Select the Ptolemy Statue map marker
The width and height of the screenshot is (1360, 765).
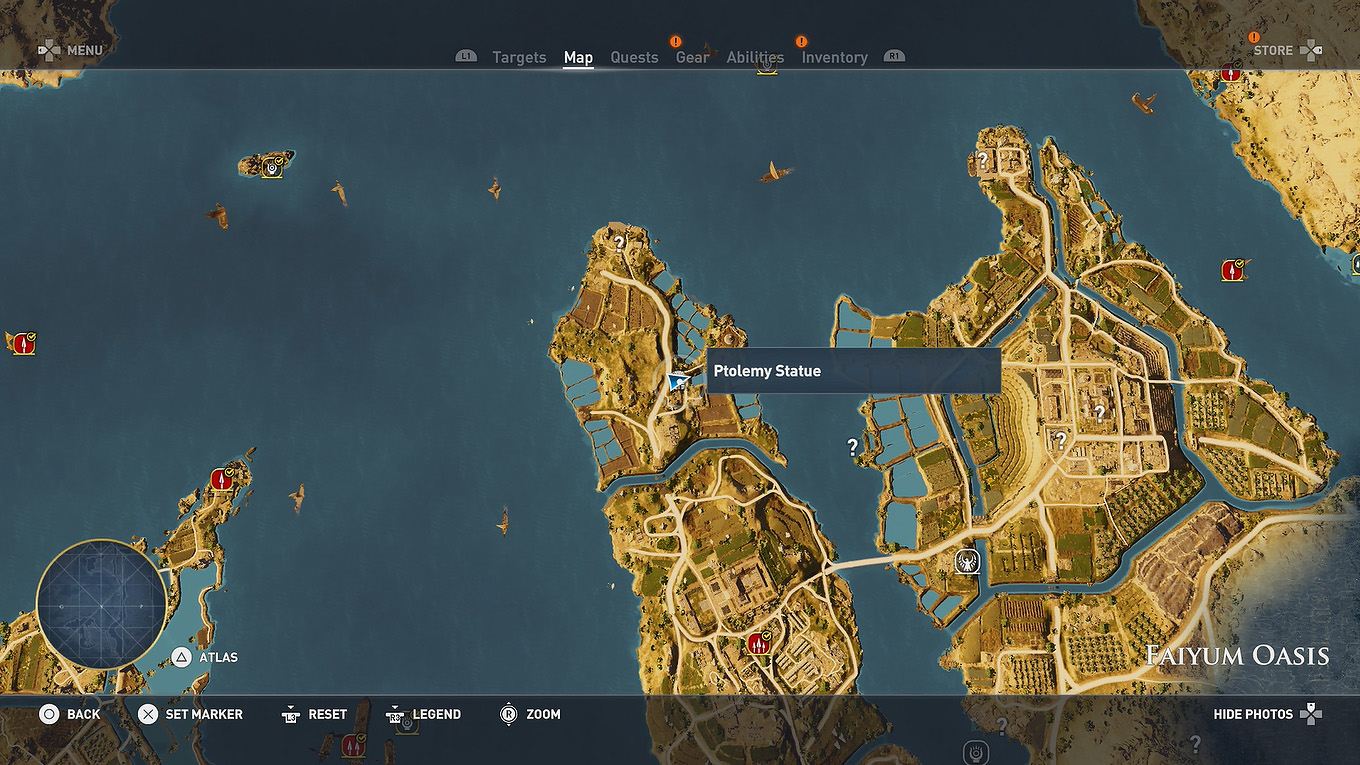pyautogui.click(x=676, y=383)
